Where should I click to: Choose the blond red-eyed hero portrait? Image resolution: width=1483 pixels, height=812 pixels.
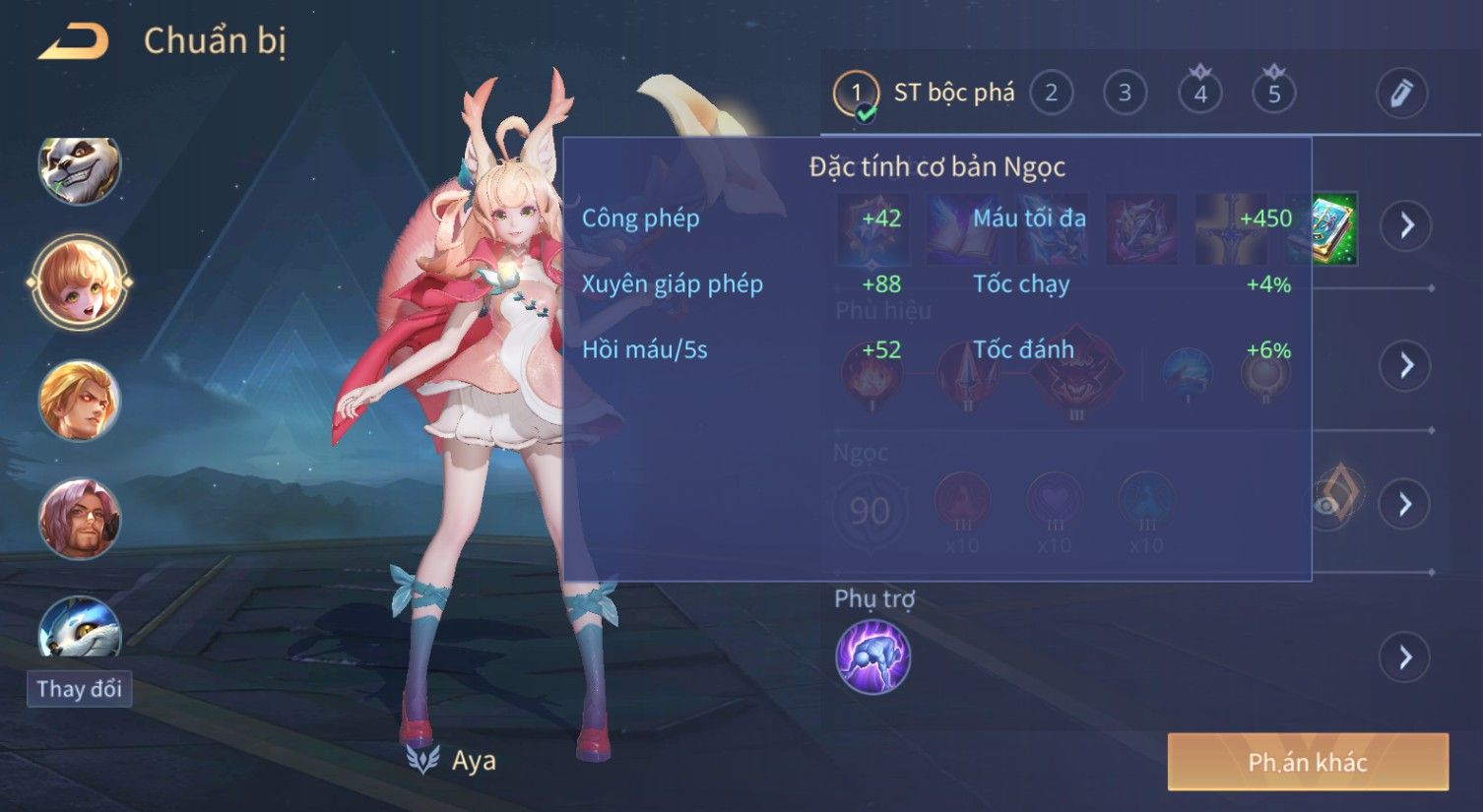coord(79,400)
